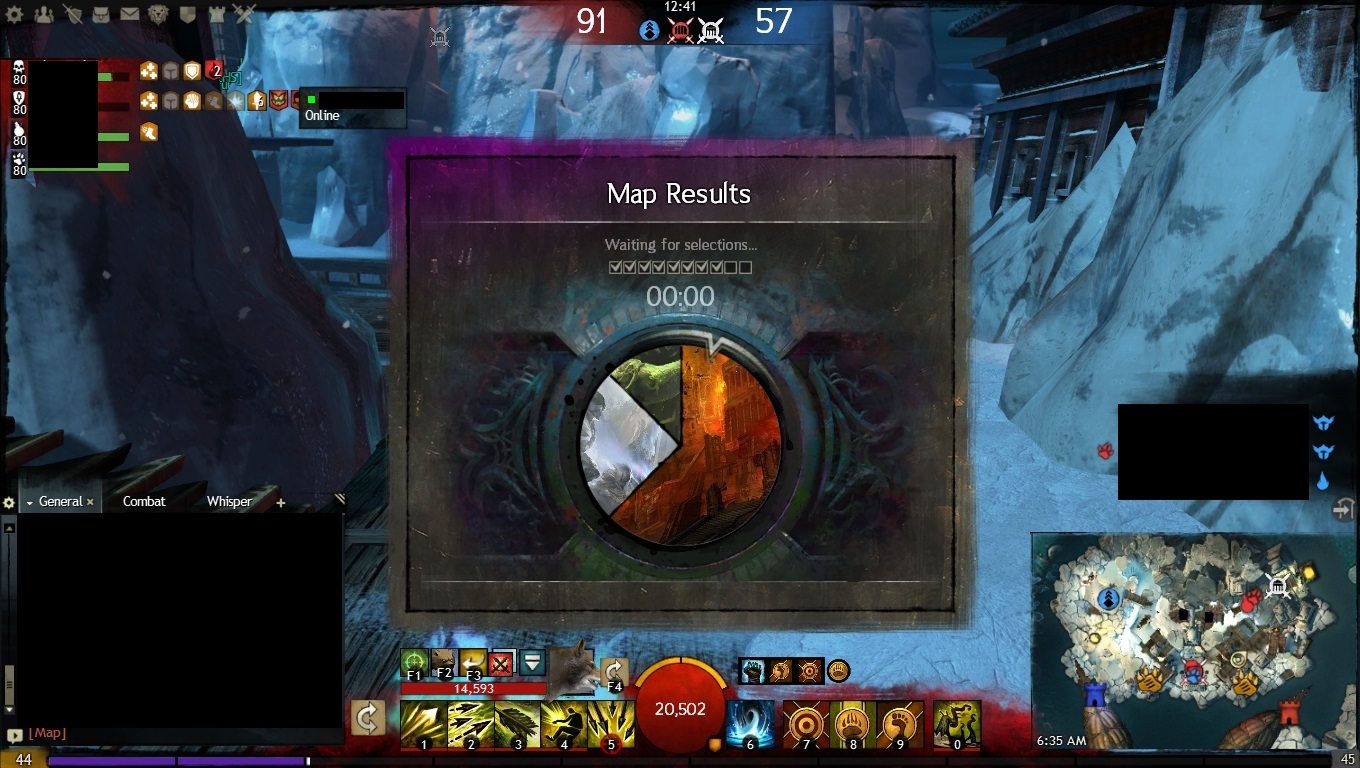Open the crossed swords PvP panel

(245, 14)
